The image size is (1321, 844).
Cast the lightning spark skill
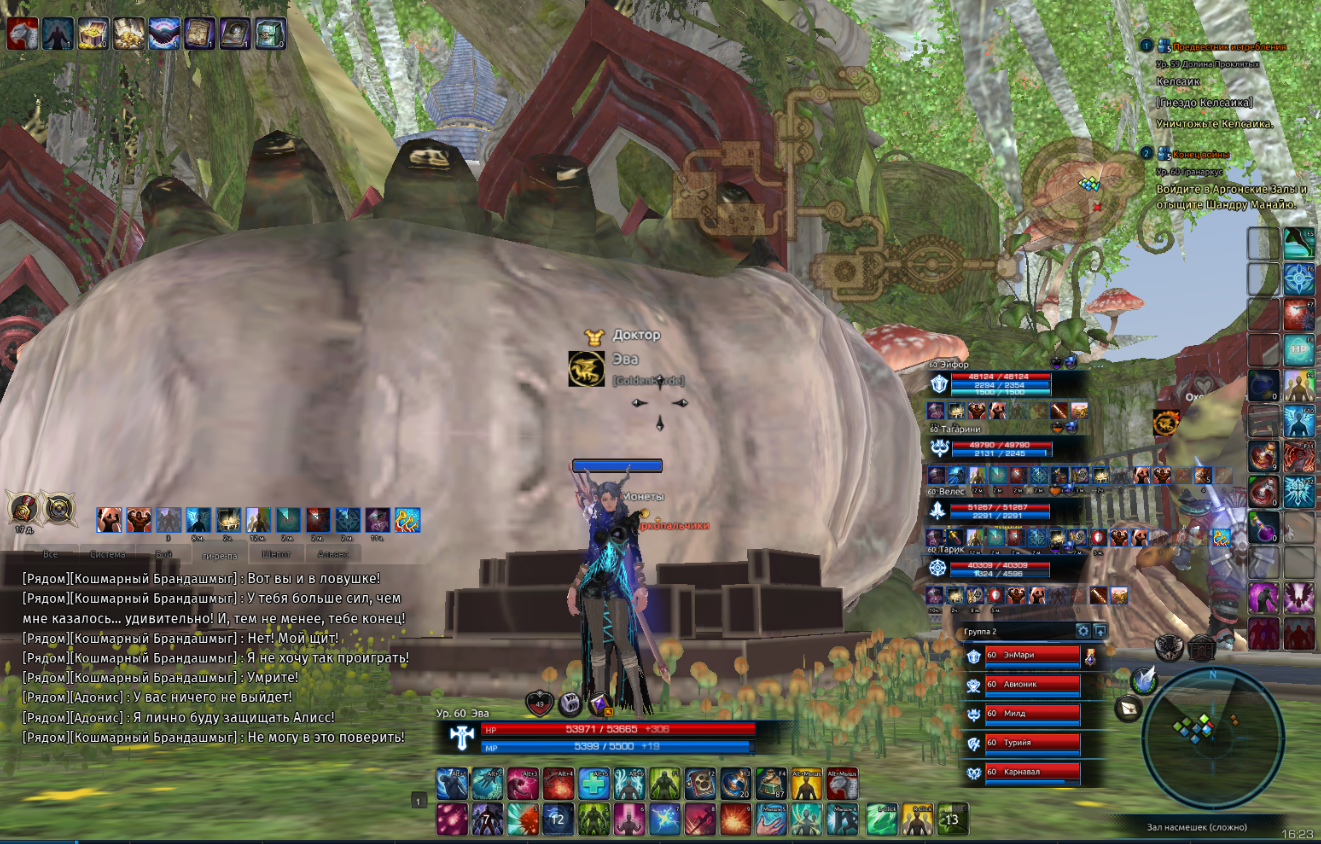coord(664,819)
